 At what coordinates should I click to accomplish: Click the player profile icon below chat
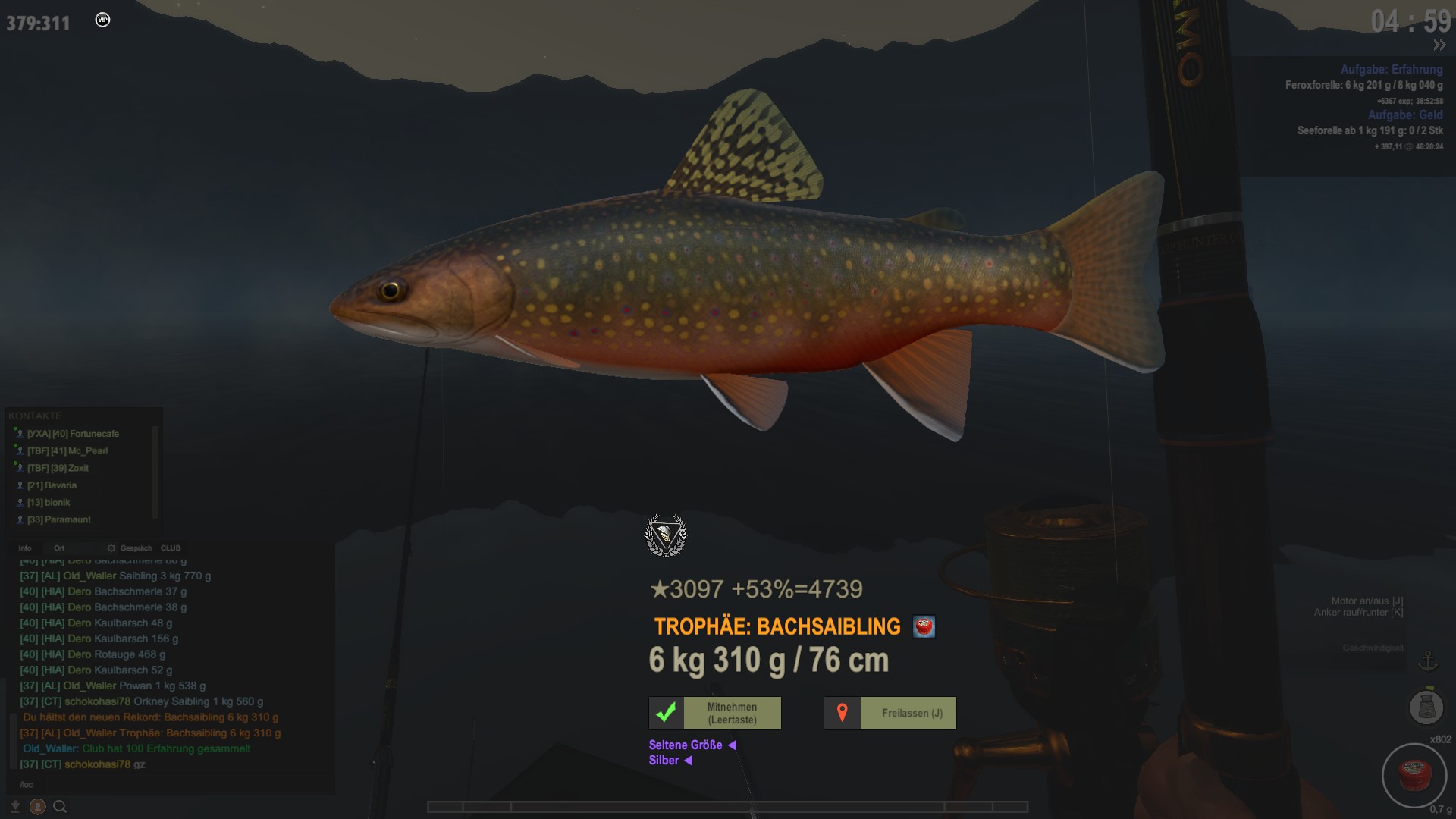click(x=37, y=807)
